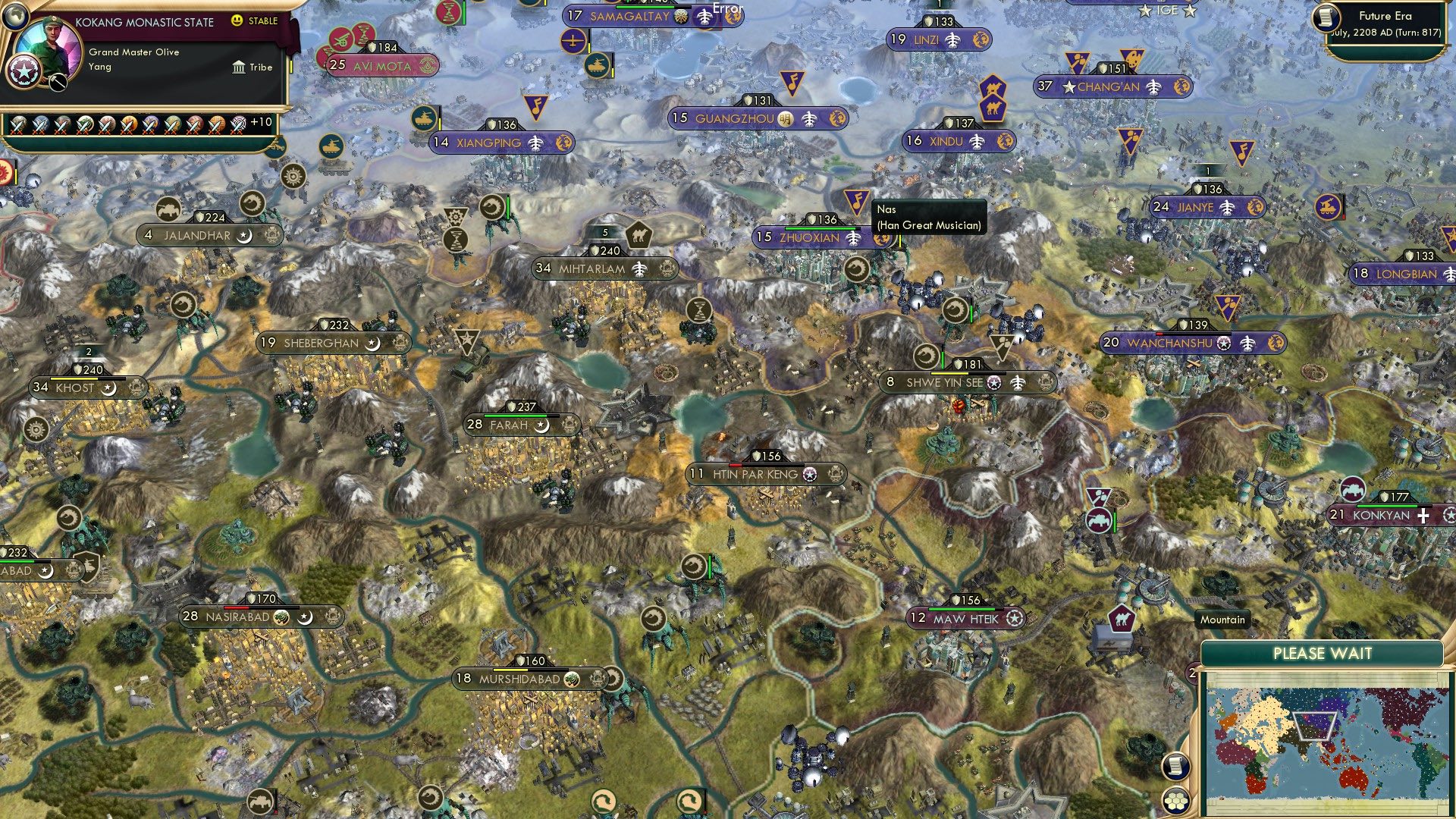Click the STABLE smiley status indicator
The image size is (1456, 819).
(237, 23)
